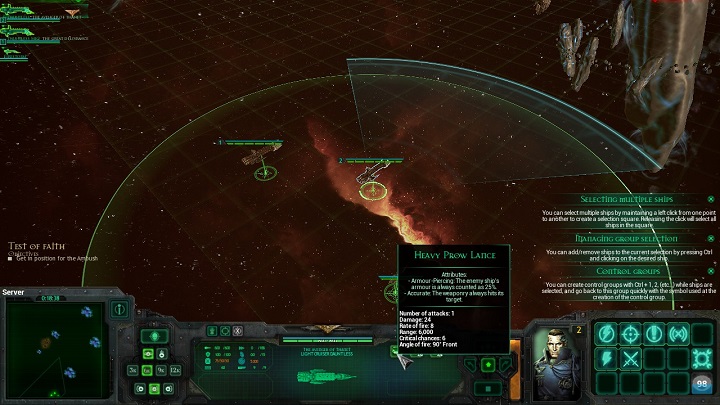This screenshot has width=720, height=405.
Task: Set engagement range to 12k
Action: point(176,370)
